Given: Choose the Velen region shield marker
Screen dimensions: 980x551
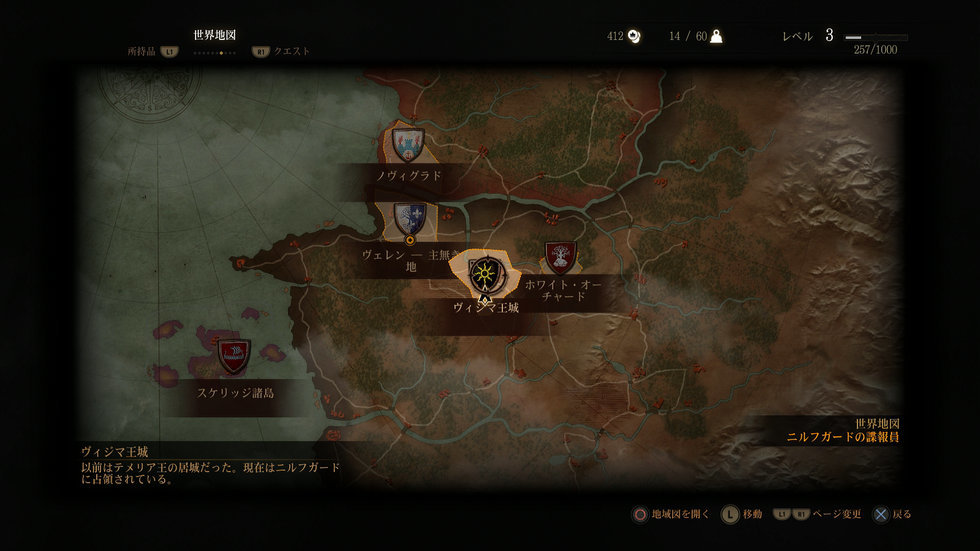Looking at the screenshot, I should pos(409,218).
